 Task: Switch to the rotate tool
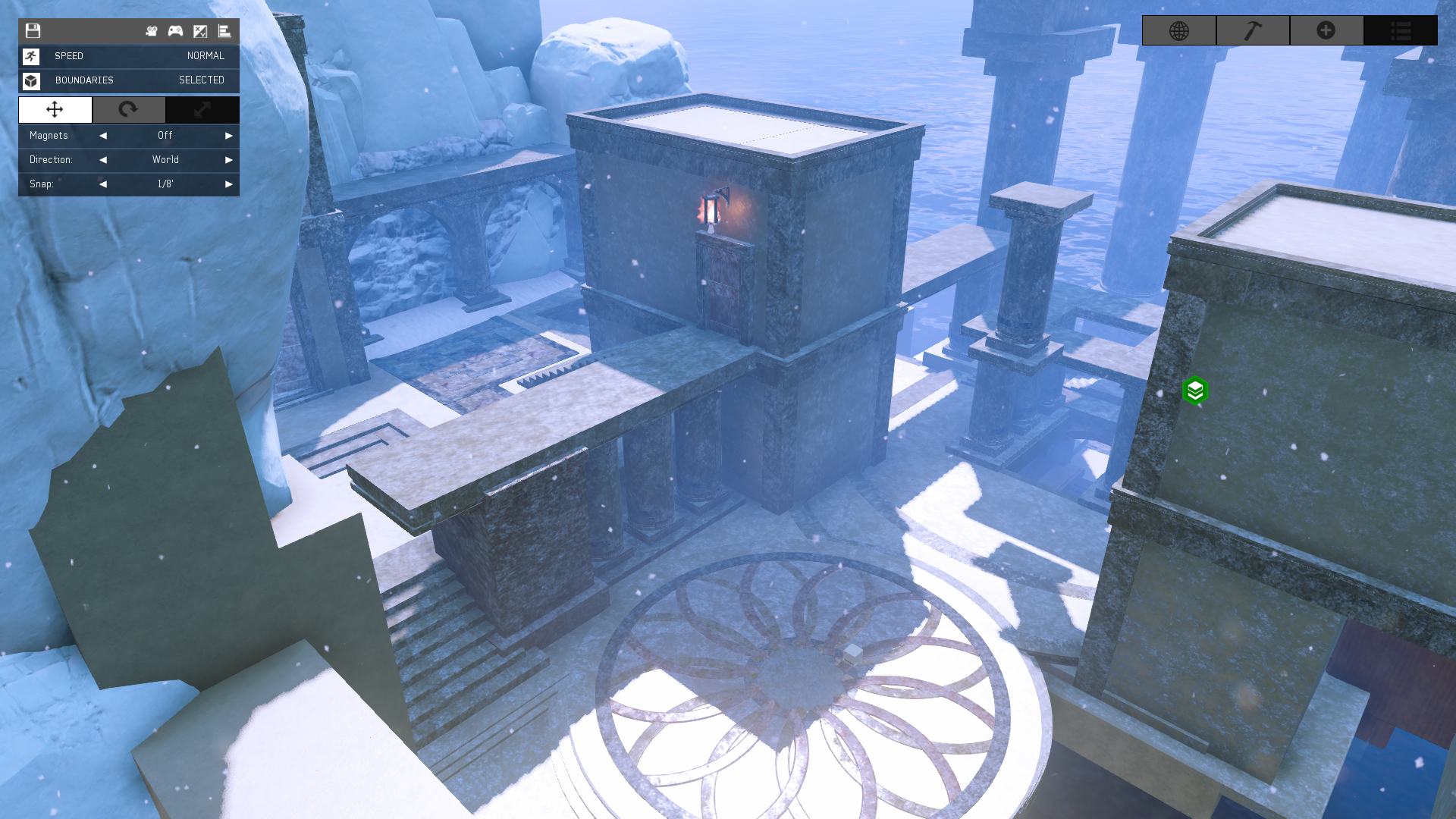tap(129, 110)
